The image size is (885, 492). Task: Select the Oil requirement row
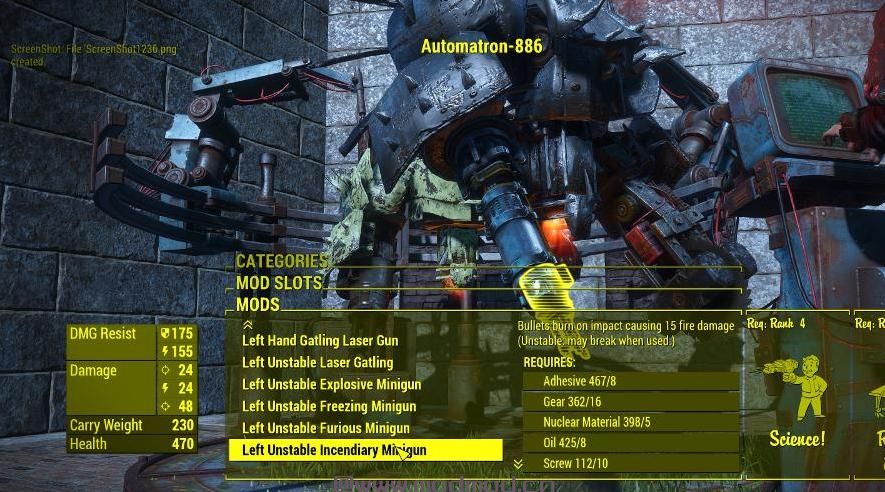(x=630, y=443)
